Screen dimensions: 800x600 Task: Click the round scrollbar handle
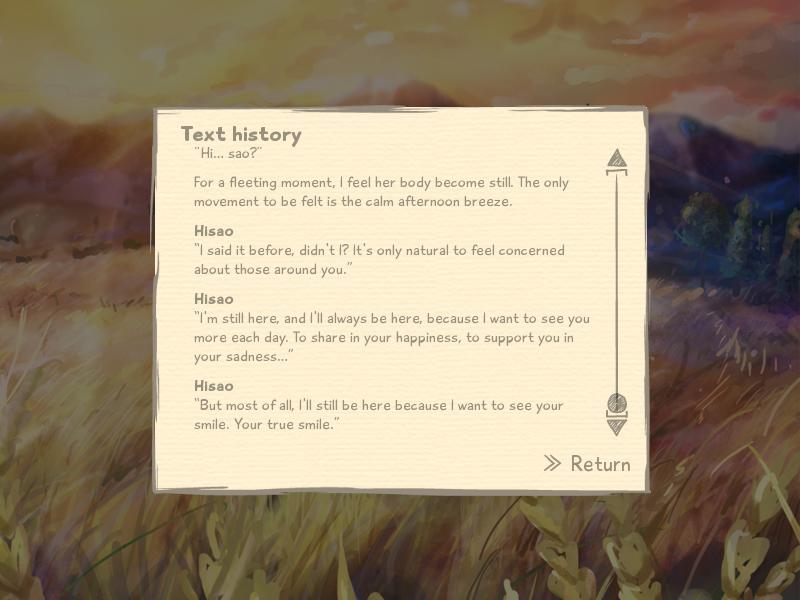tap(617, 404)
